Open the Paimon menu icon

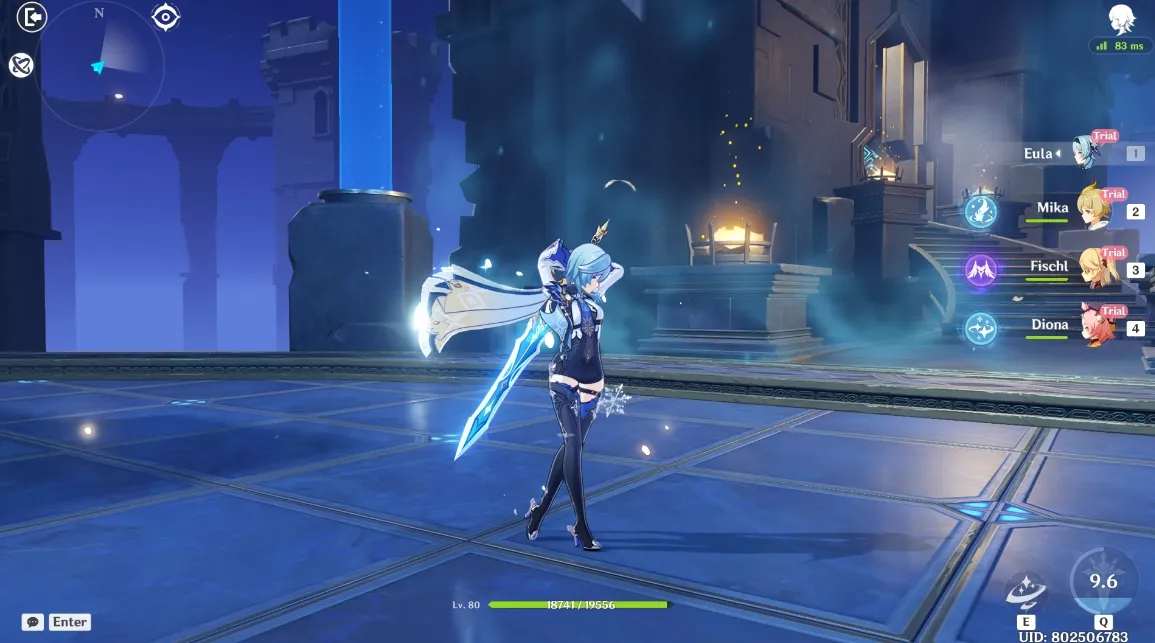[1120, 19]
